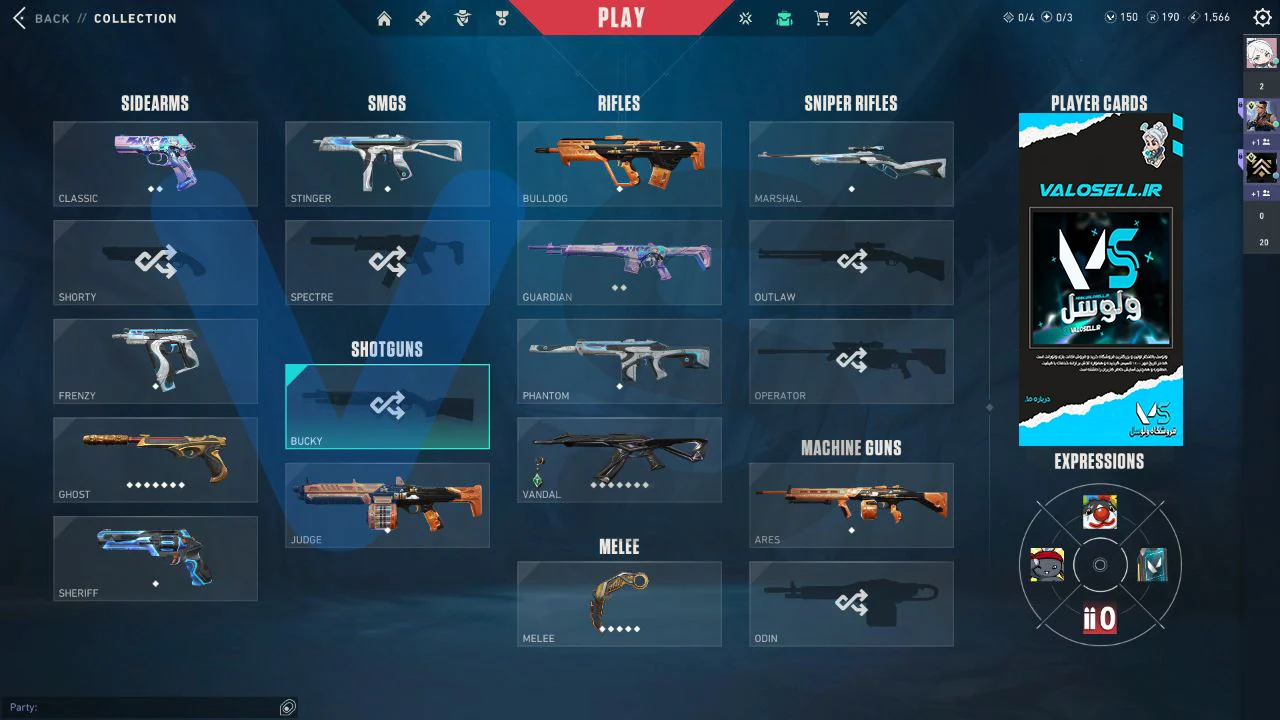Select the Ghost pistol slot

(155, 459)
